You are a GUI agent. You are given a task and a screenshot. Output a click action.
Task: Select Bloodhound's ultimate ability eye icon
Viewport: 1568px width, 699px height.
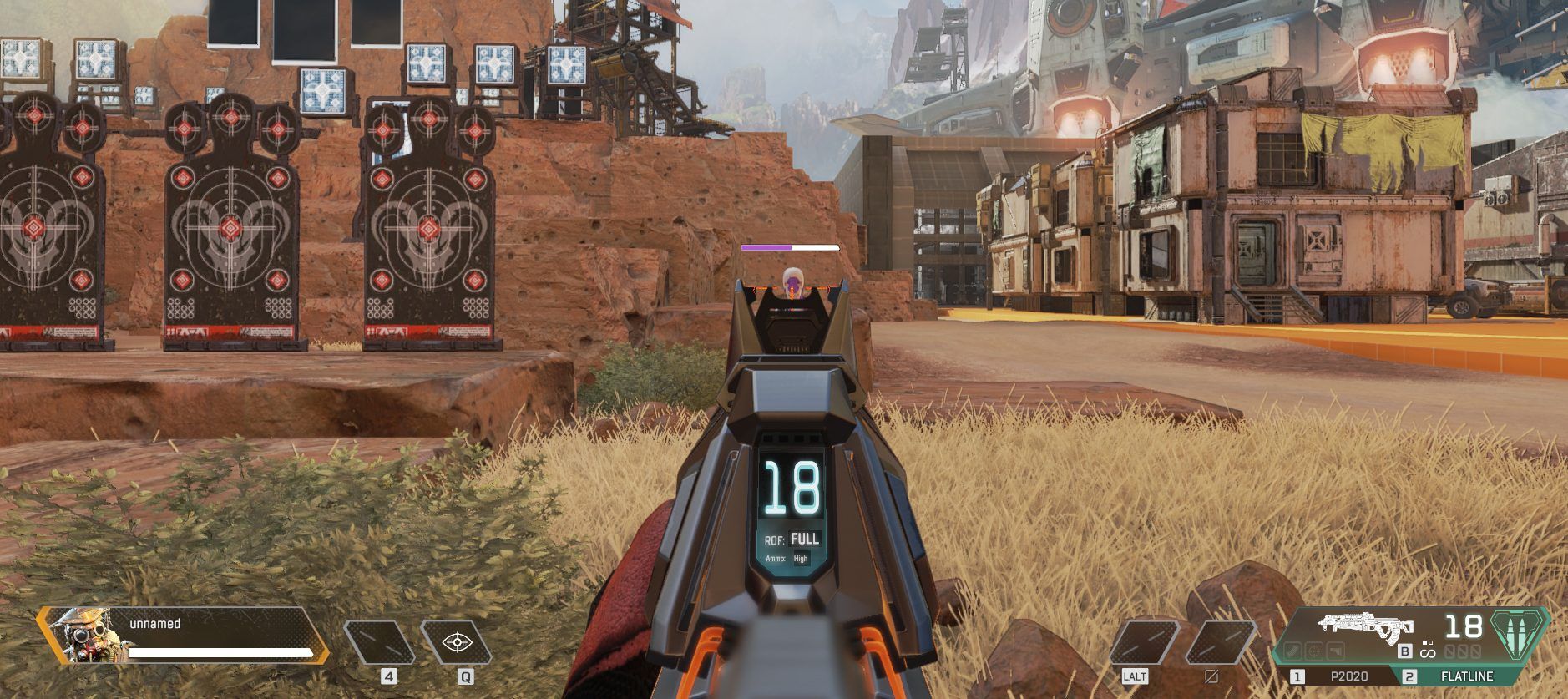click(456, 642)
